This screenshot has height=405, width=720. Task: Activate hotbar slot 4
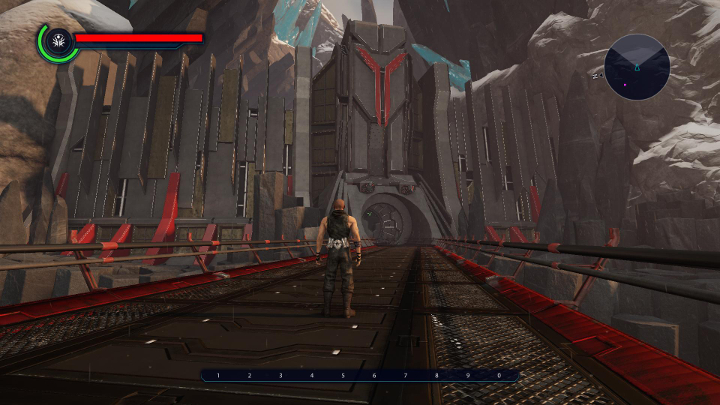(311, 376)
